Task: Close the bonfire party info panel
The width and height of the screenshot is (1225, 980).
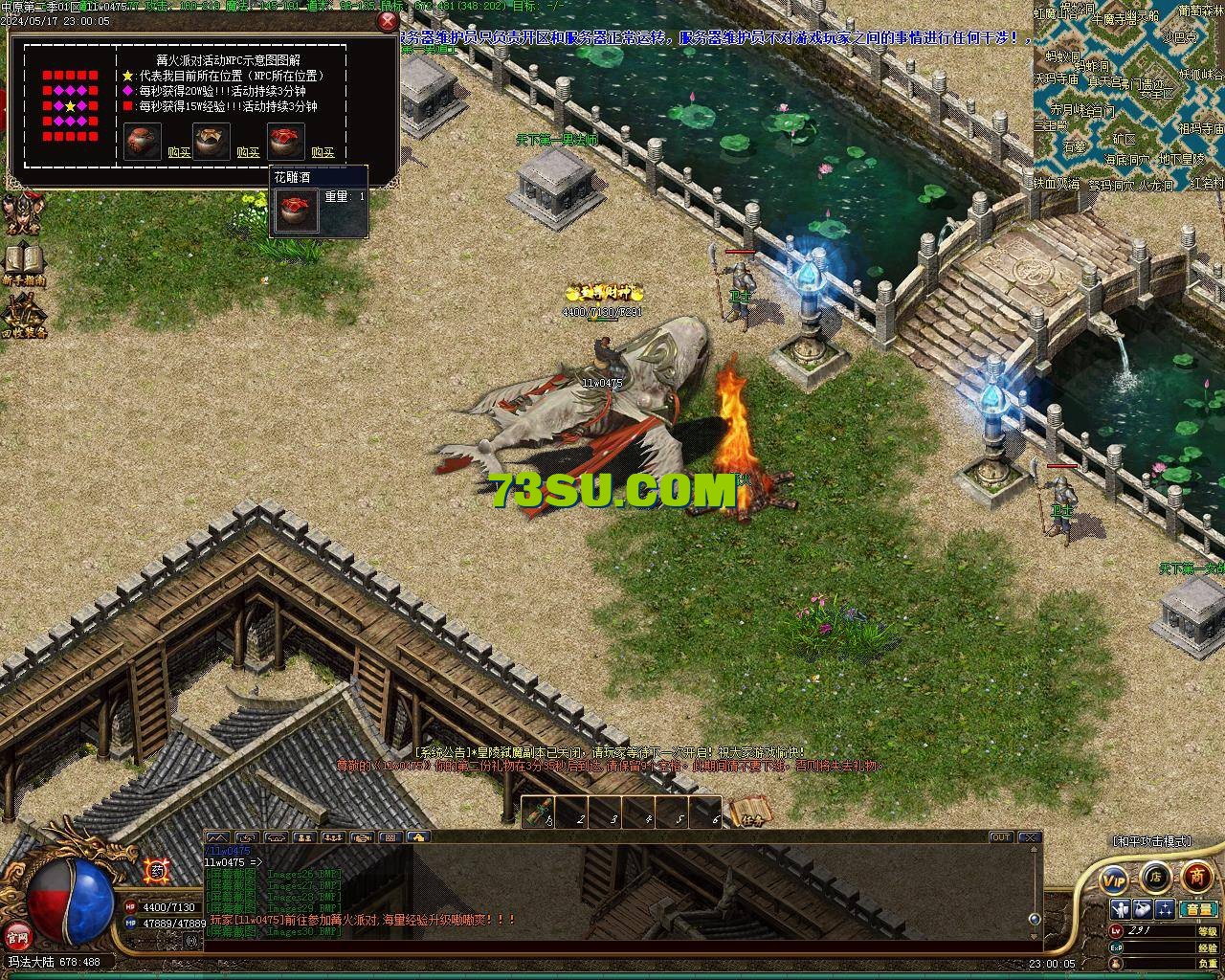Action: [x=388, y=21]
